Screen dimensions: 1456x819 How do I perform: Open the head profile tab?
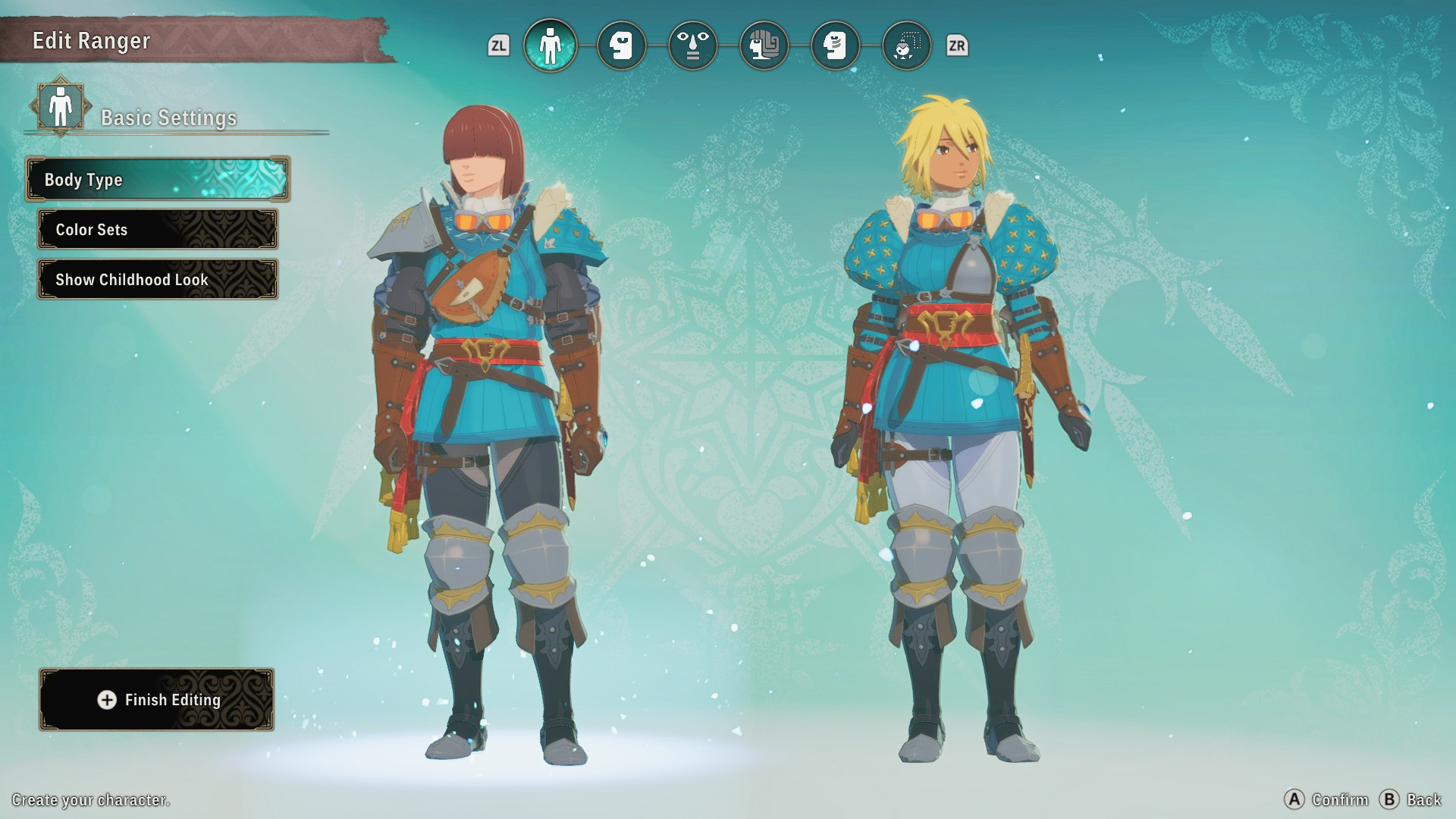click(x=621, y=45)
